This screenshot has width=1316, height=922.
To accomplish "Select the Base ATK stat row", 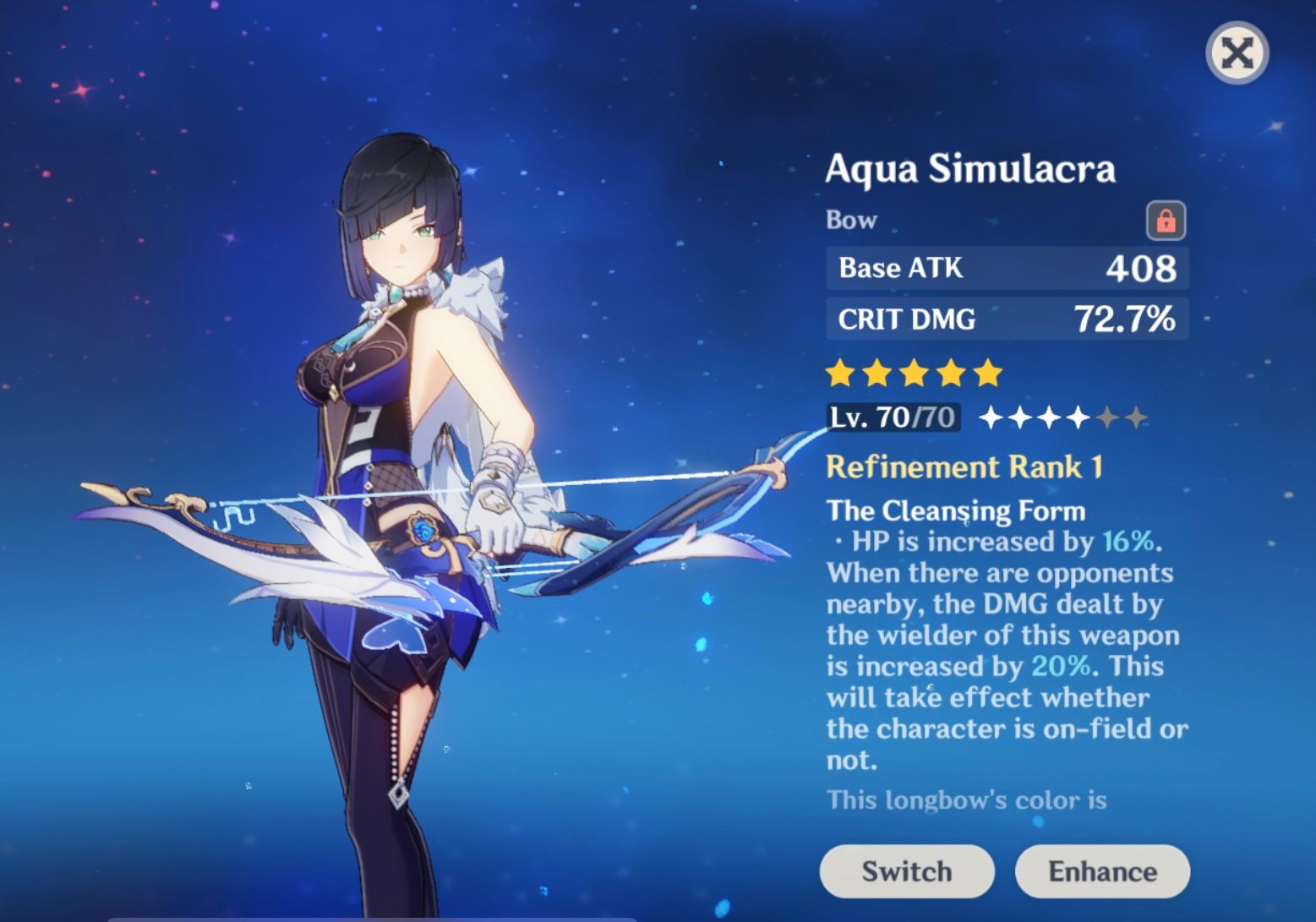I will pos(1006,268).
